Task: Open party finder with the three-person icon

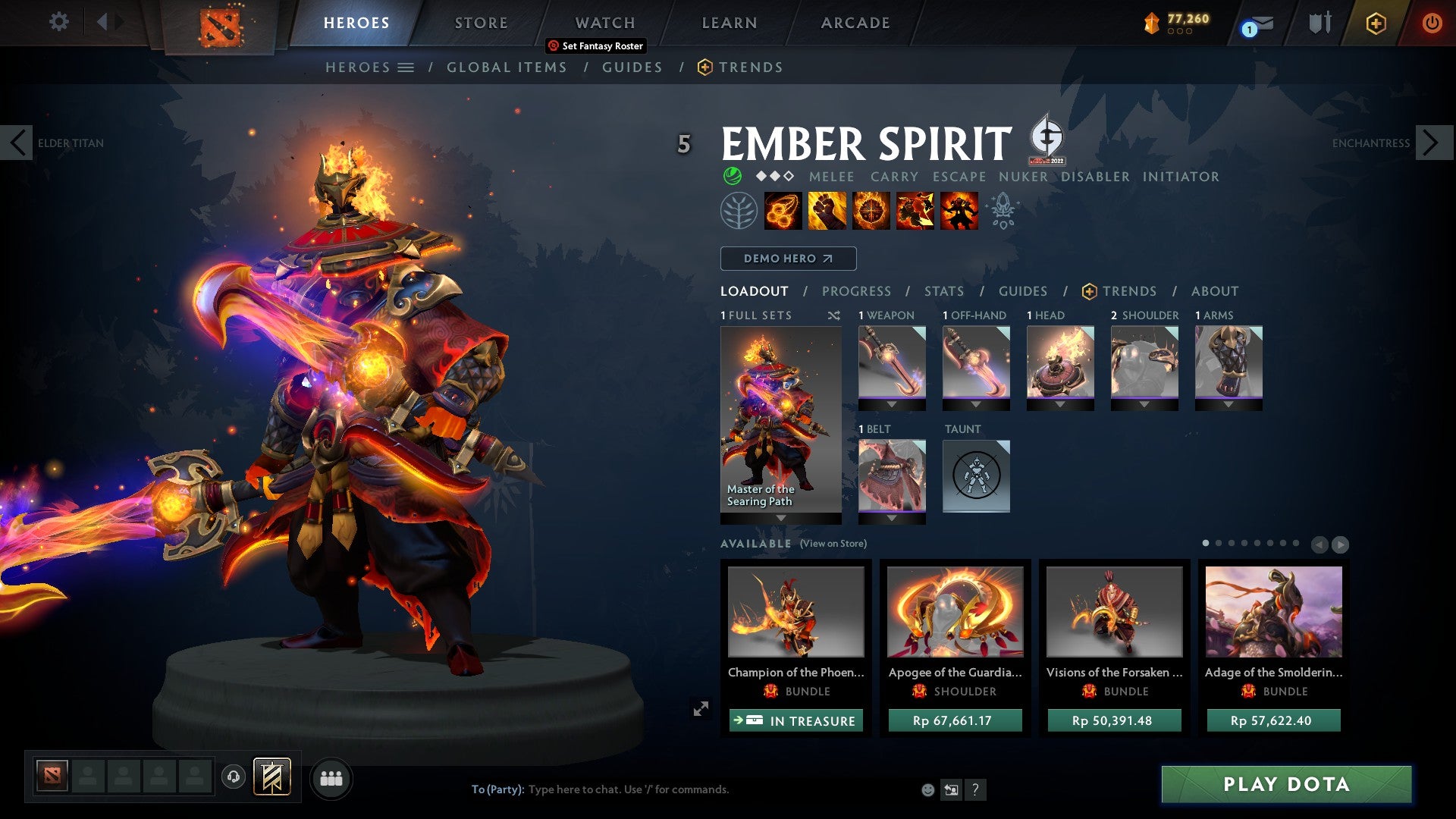Action: point(331,778)
